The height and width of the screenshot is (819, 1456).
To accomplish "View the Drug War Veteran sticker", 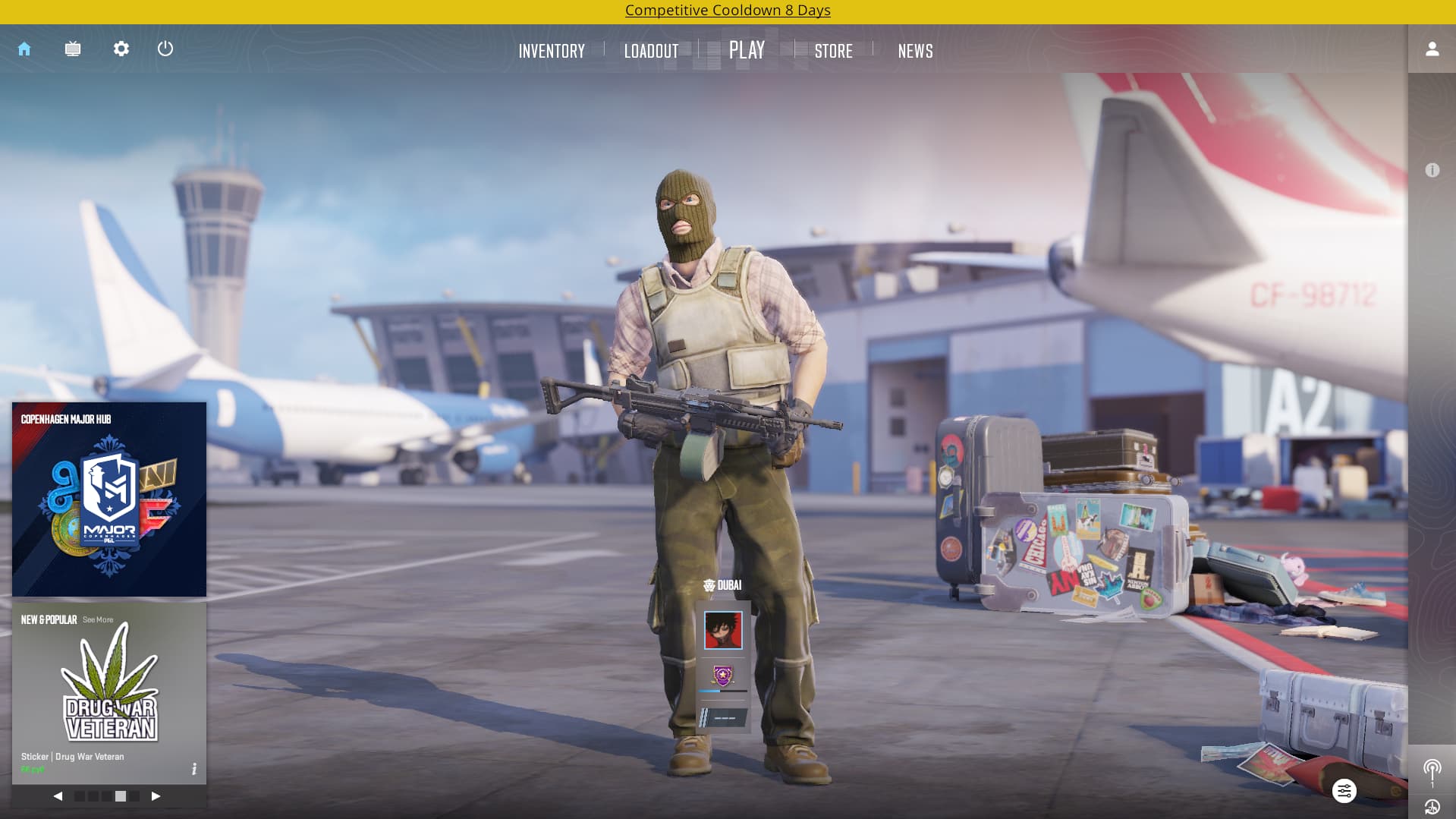I will tap(109, 687).
